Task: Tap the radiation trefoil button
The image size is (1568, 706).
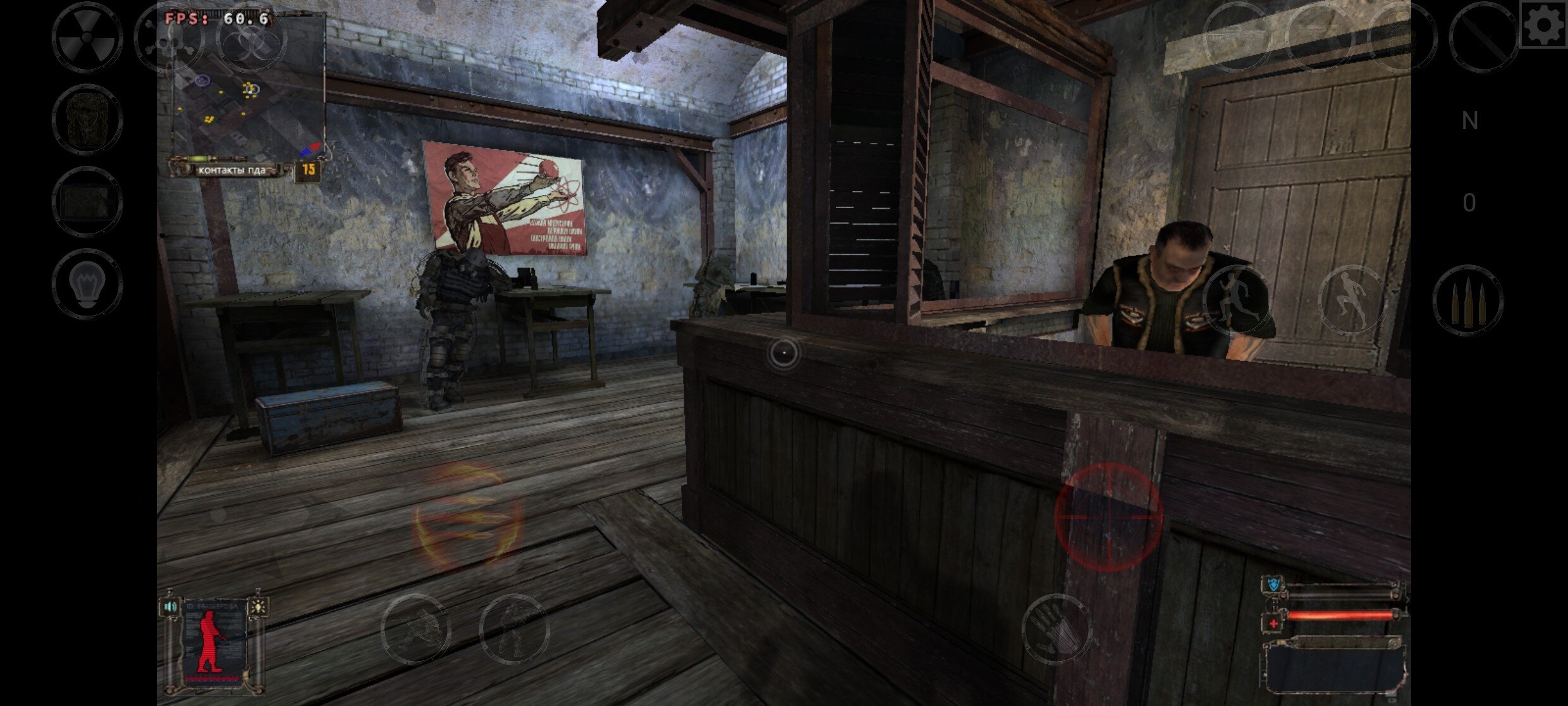Action: point(87,37)
